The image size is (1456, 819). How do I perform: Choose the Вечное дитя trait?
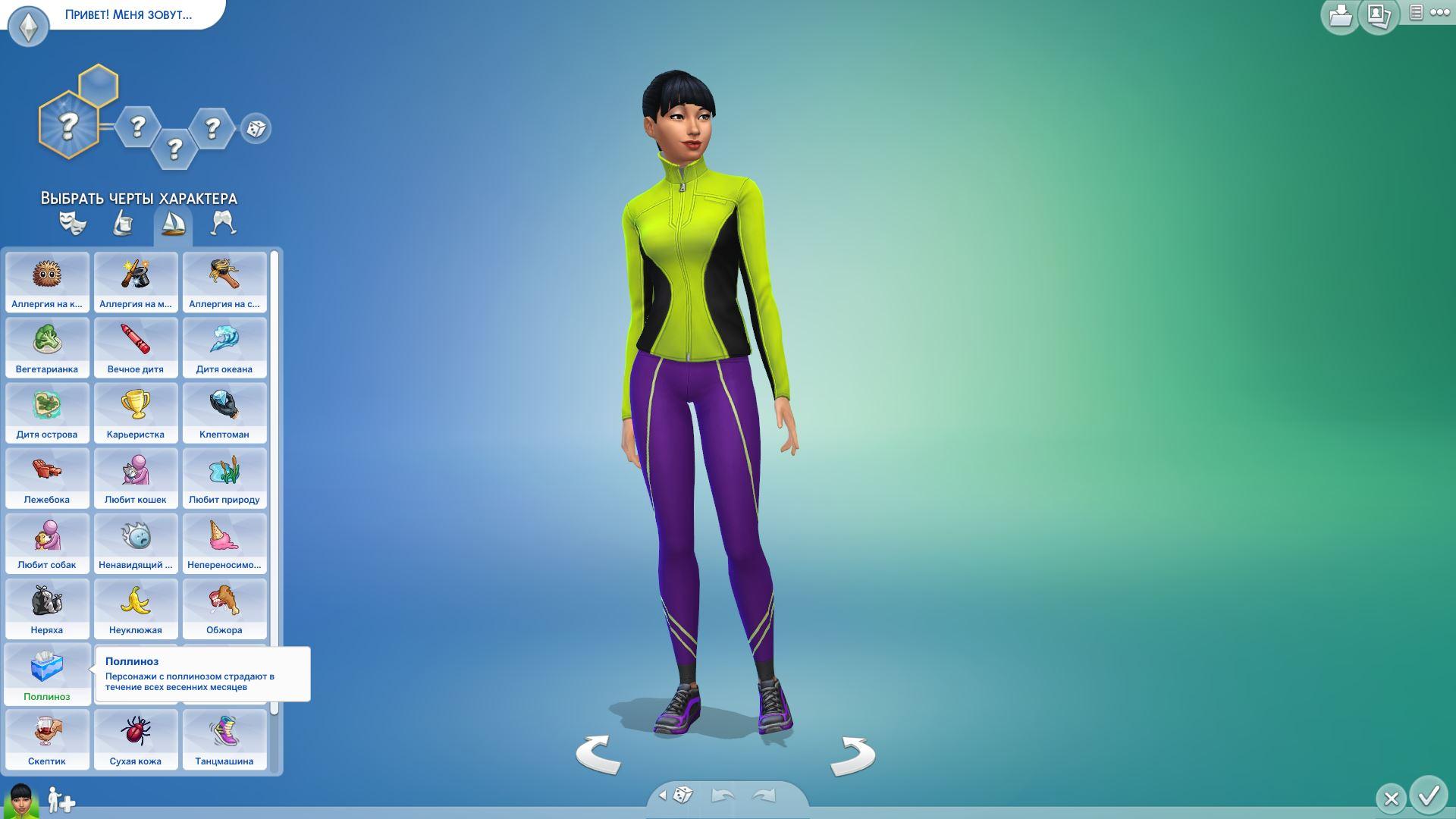coord(136,347)
